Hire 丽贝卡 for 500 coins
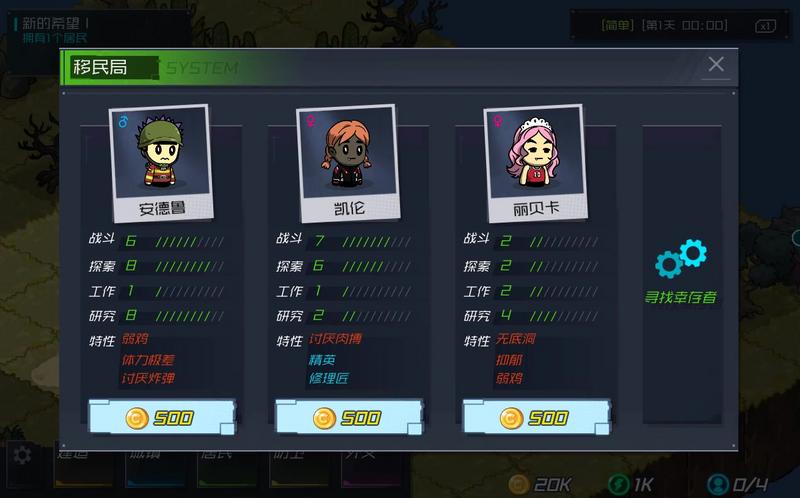This screenshot has height=498, width=800. (x=536, y=417)
